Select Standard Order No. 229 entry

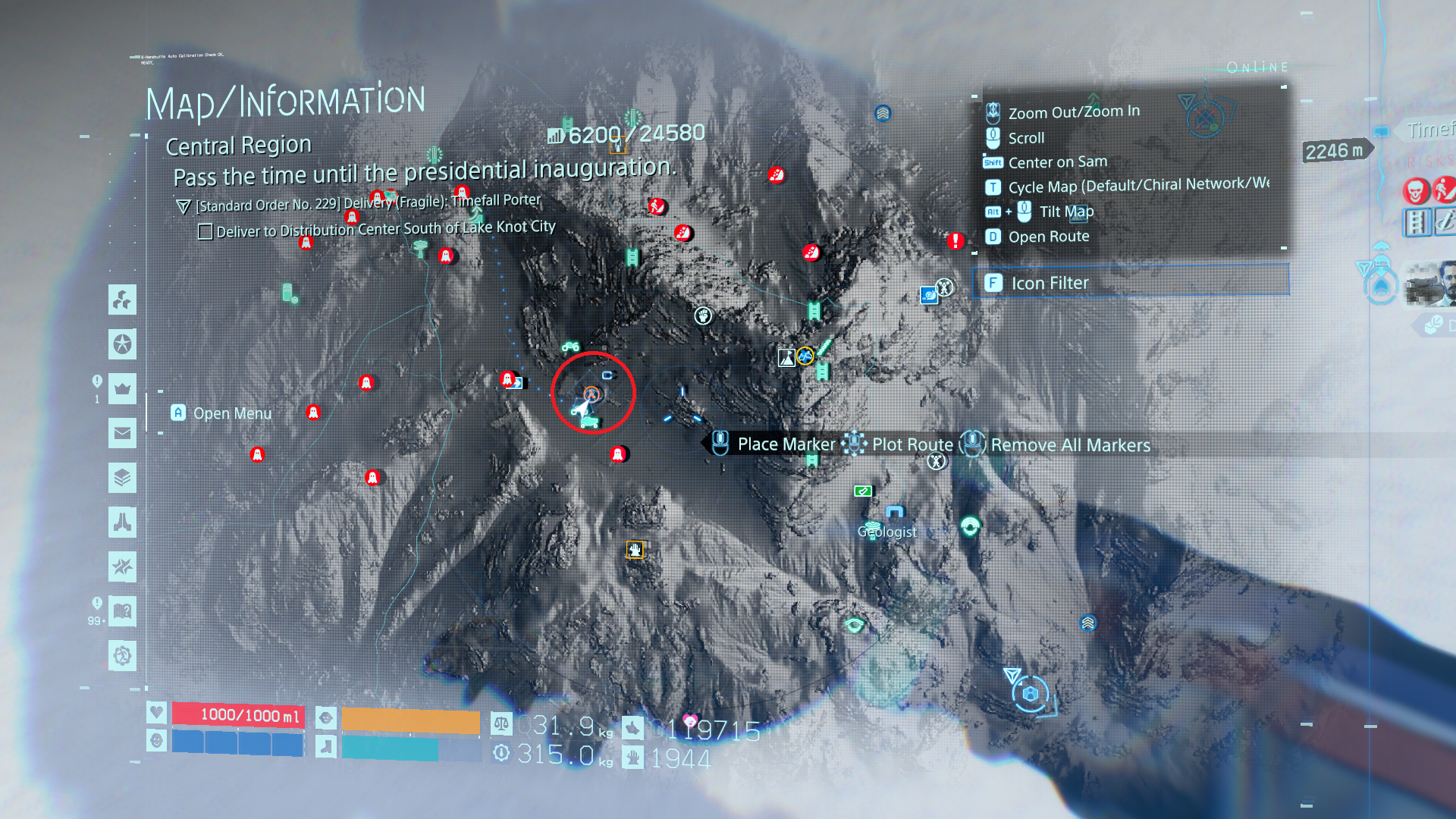point(368,202)
